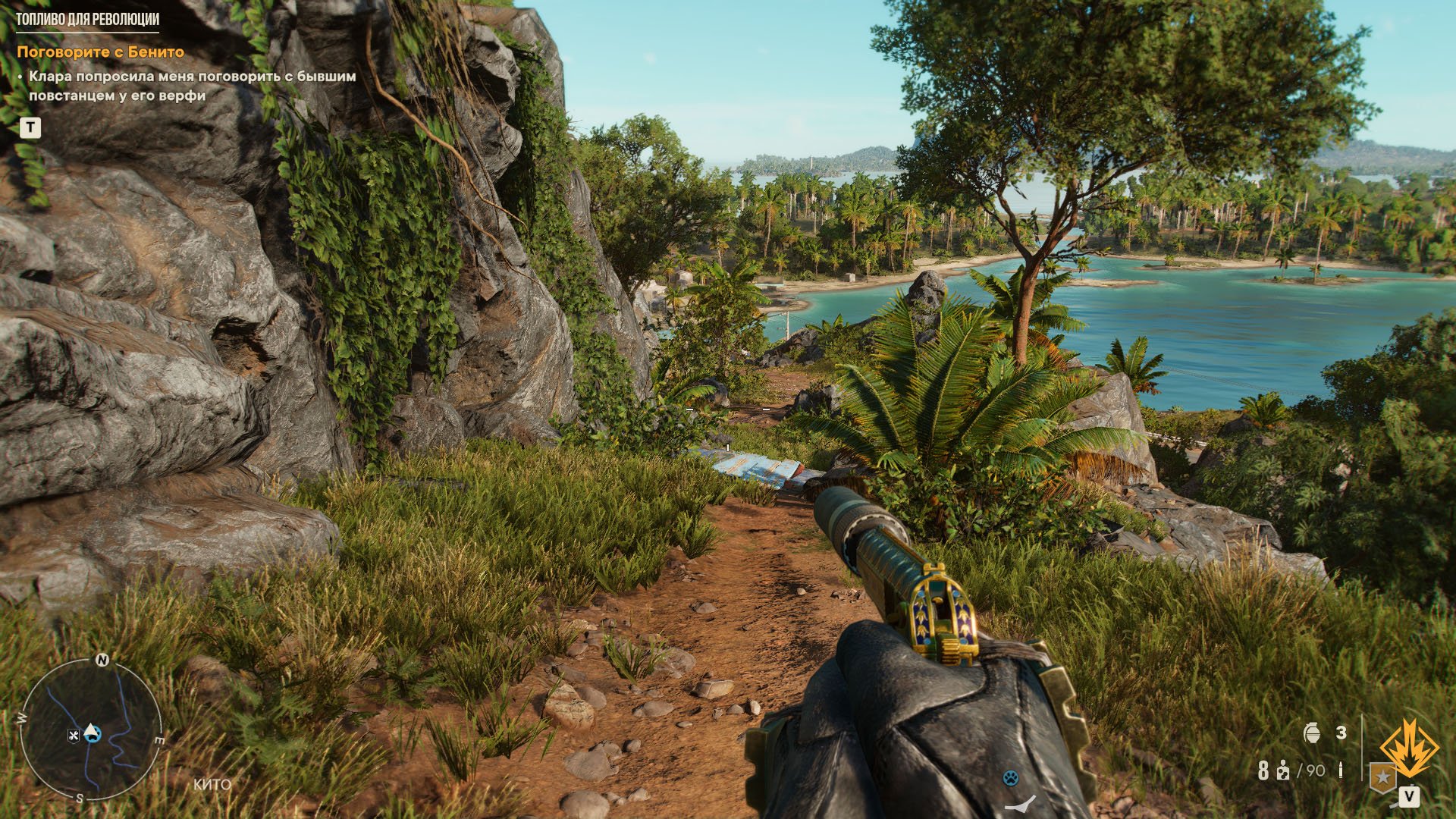Screen dimensions: 1456x819
Task: Click the star badge icon
Action: 1383,777
